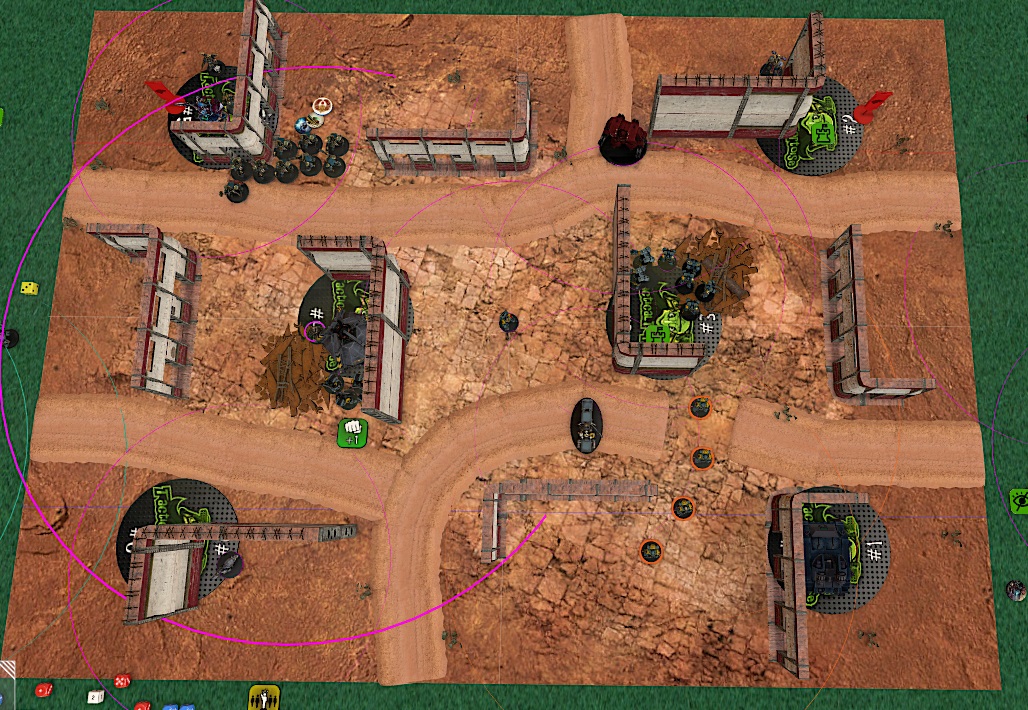Select the green fist +1 token

pyautogui.click(x=352, y=433)
